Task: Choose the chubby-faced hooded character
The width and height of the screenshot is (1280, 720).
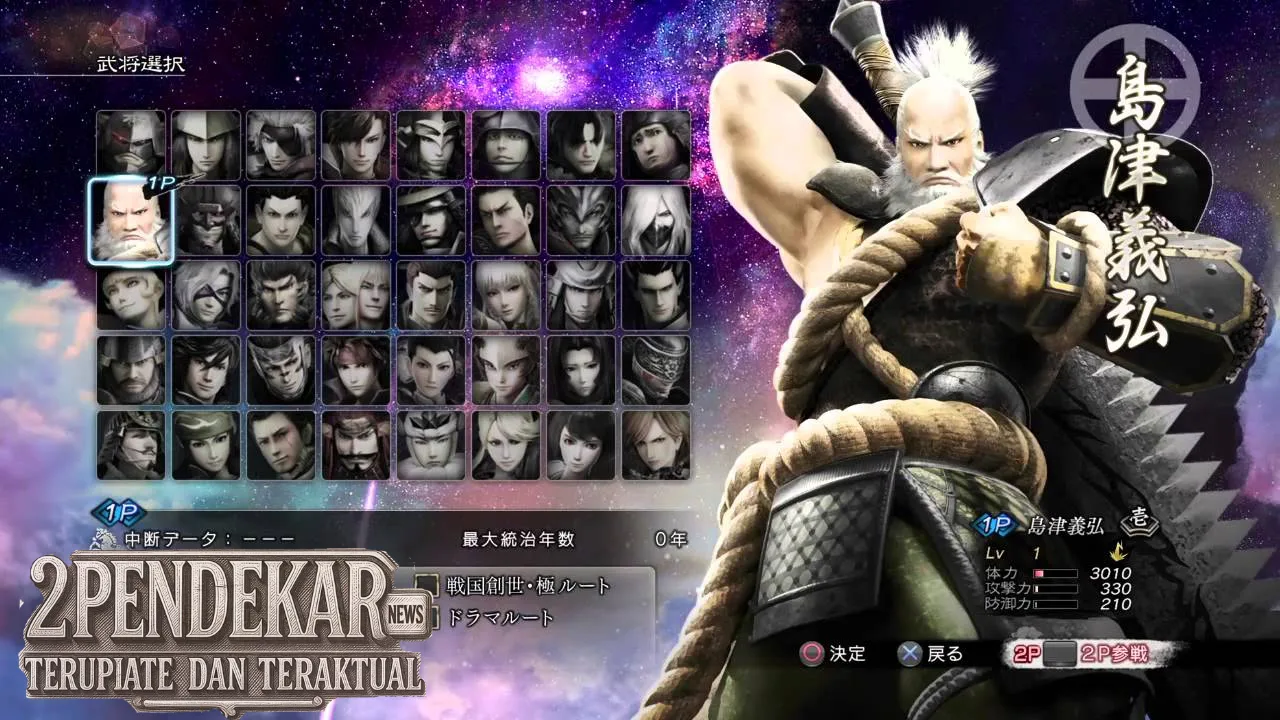Action: pos(656,144)
